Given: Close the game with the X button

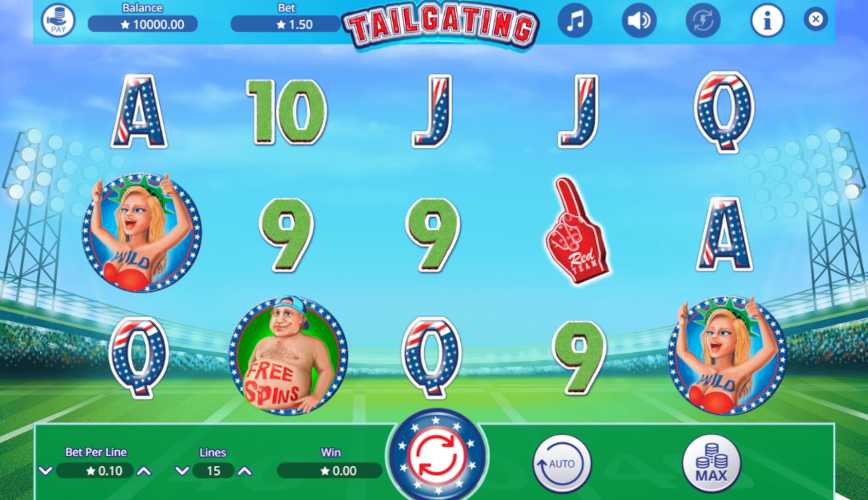Looking at the screenshot, I should (x=816, y=19).
